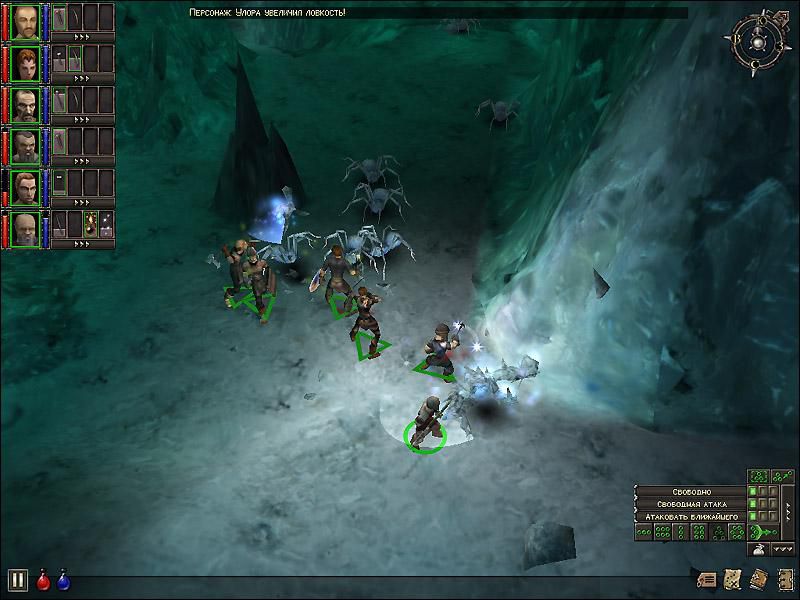Viewport: 800px width, 600px height.
Task: Pause the game with the pause button
Action: [17, 580]
